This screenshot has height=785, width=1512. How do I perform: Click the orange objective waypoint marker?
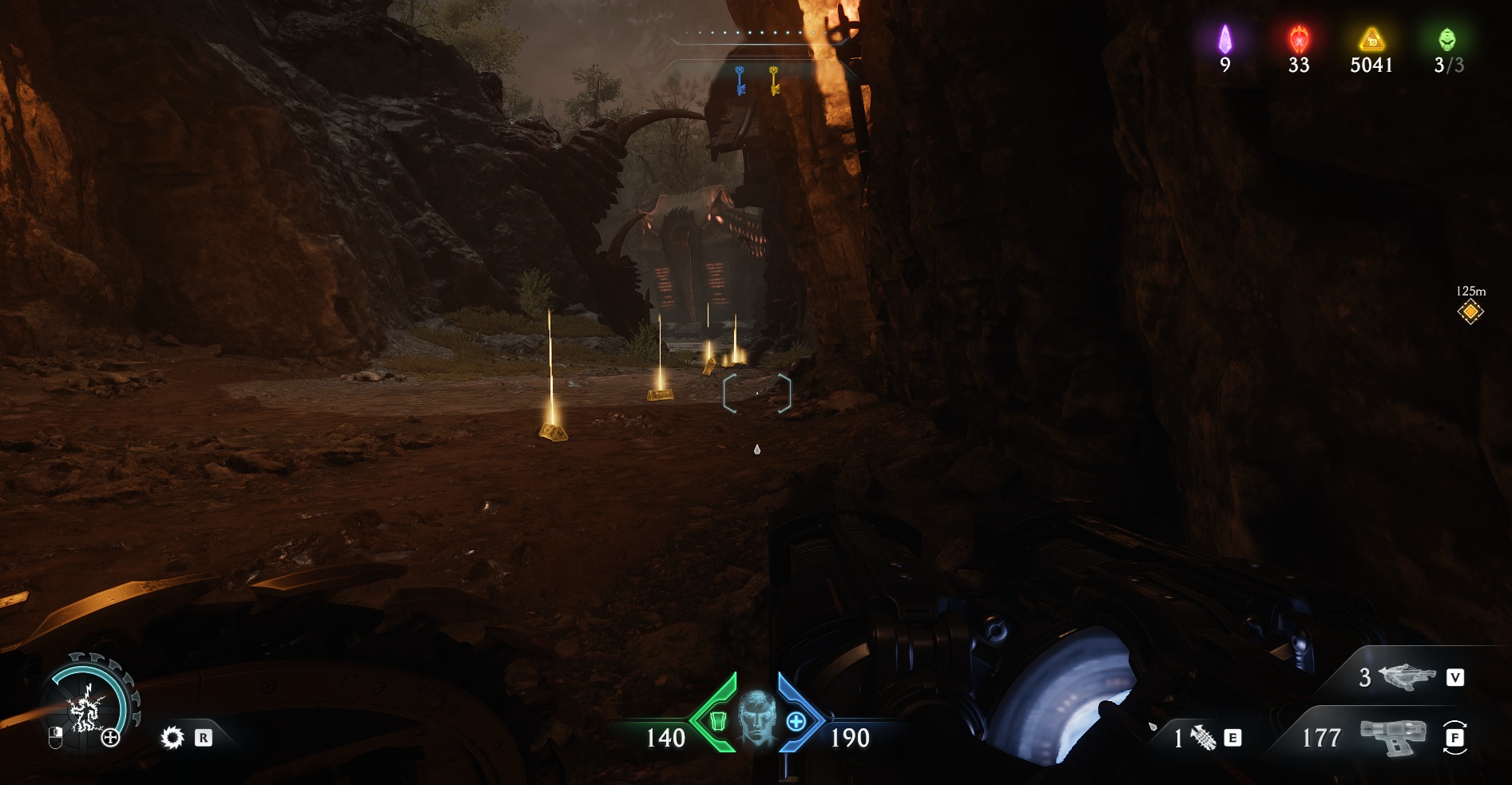(1470, 311)
